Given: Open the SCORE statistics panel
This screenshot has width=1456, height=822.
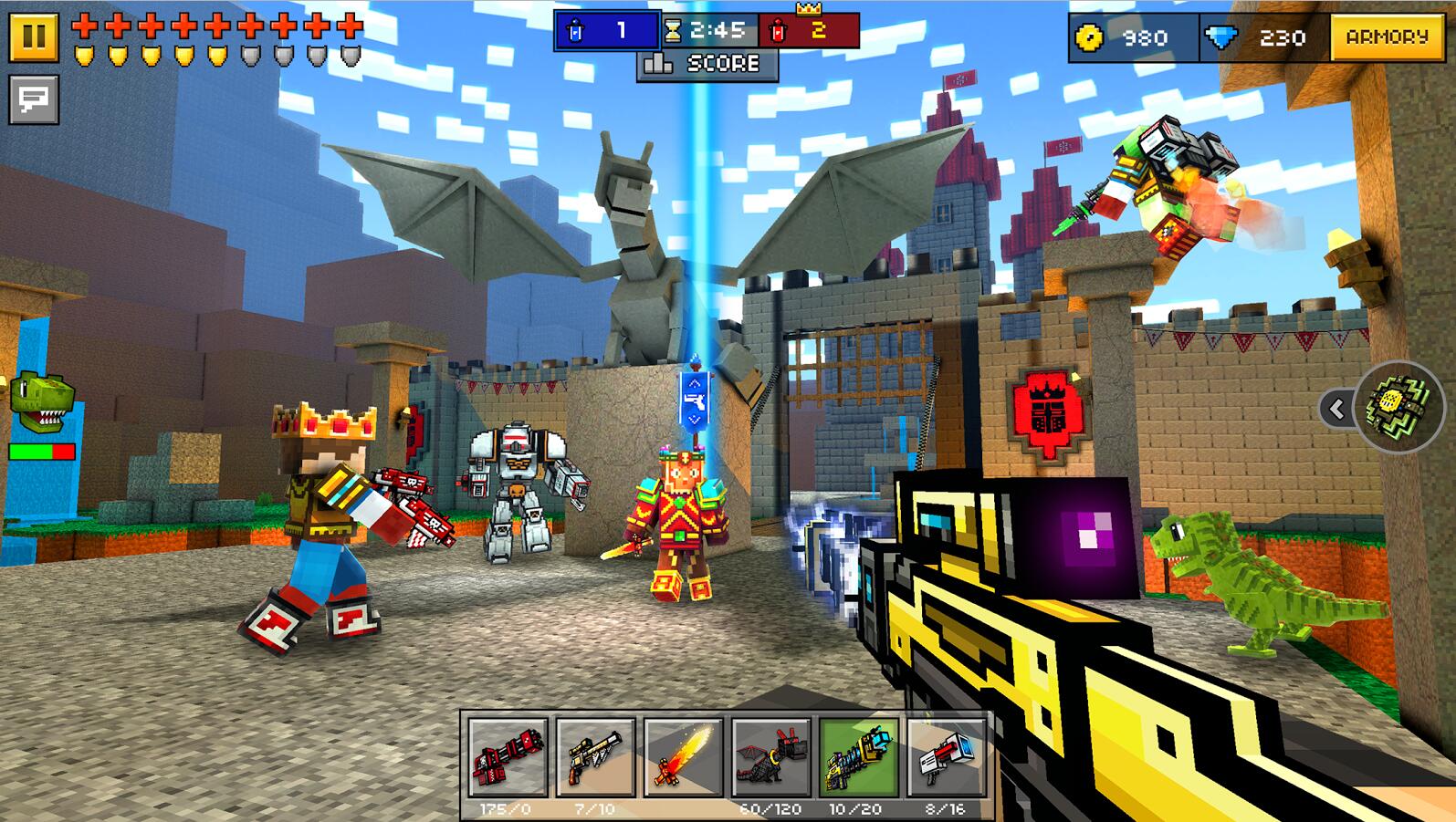Looking at the screenshot, I should (707, 63).
